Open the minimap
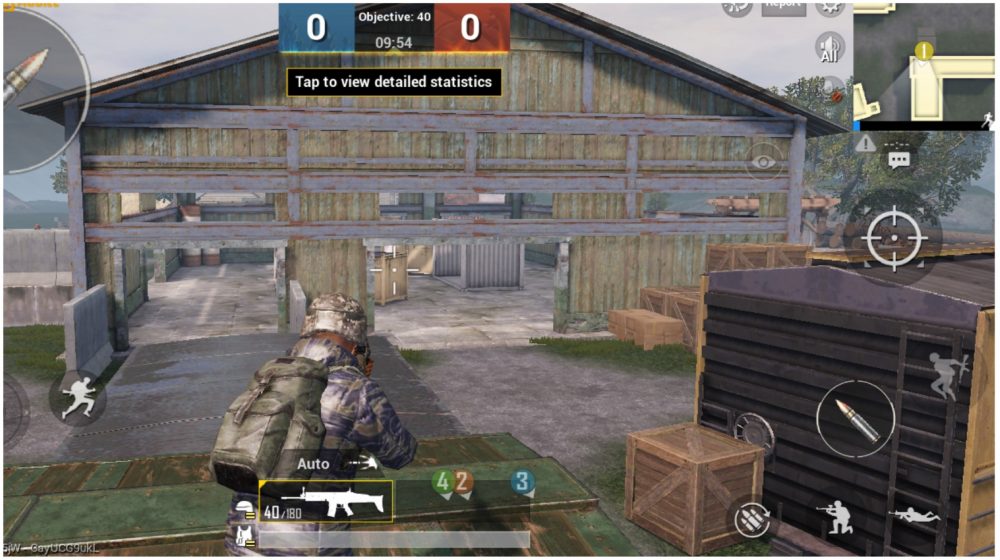Image resolution: width=1000 pixels, height=560 pixels. click(x=925, y=65)
